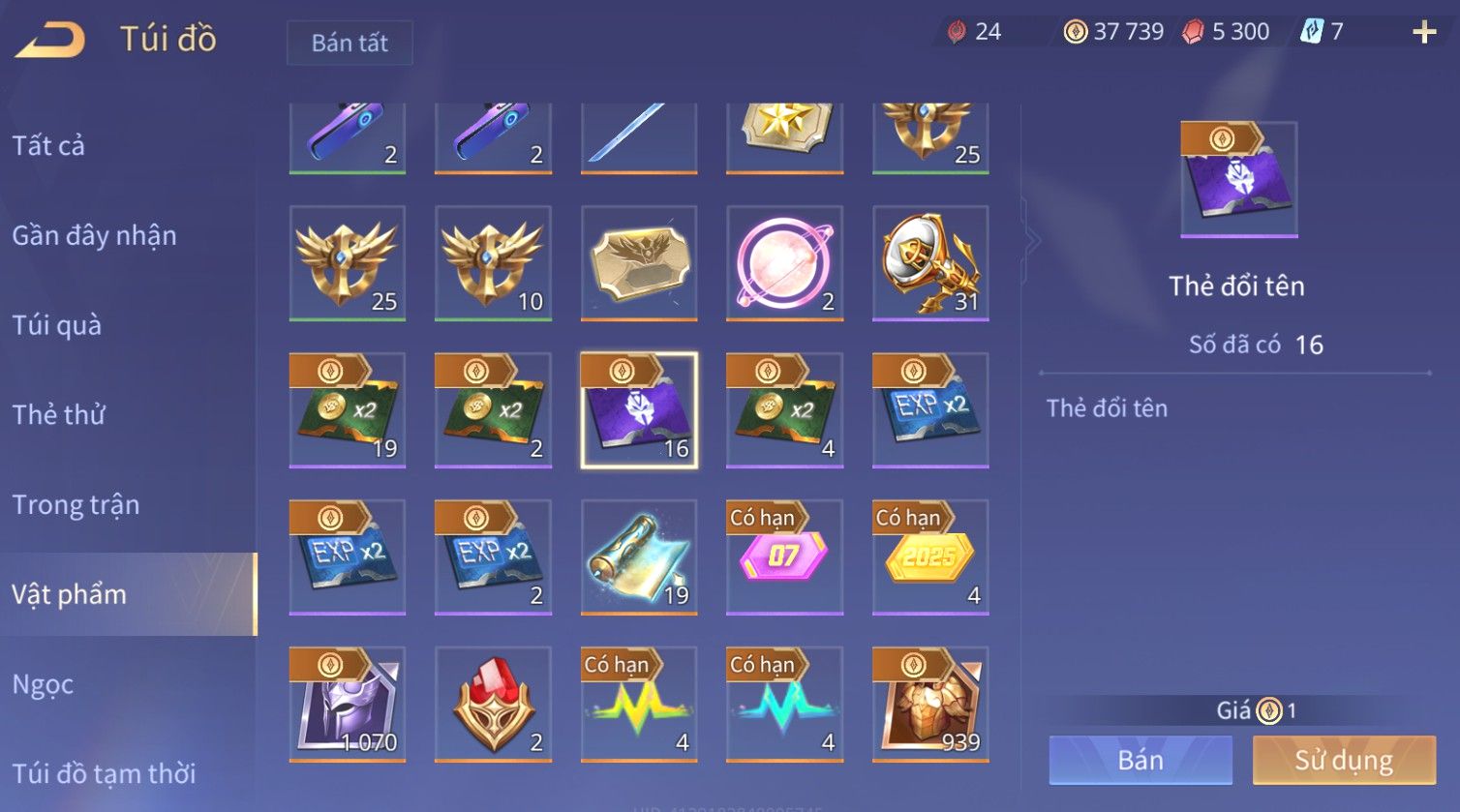Tap the Bán tất sell-all button
This screenshot has height=812, width=1460.
click(350, 43)
